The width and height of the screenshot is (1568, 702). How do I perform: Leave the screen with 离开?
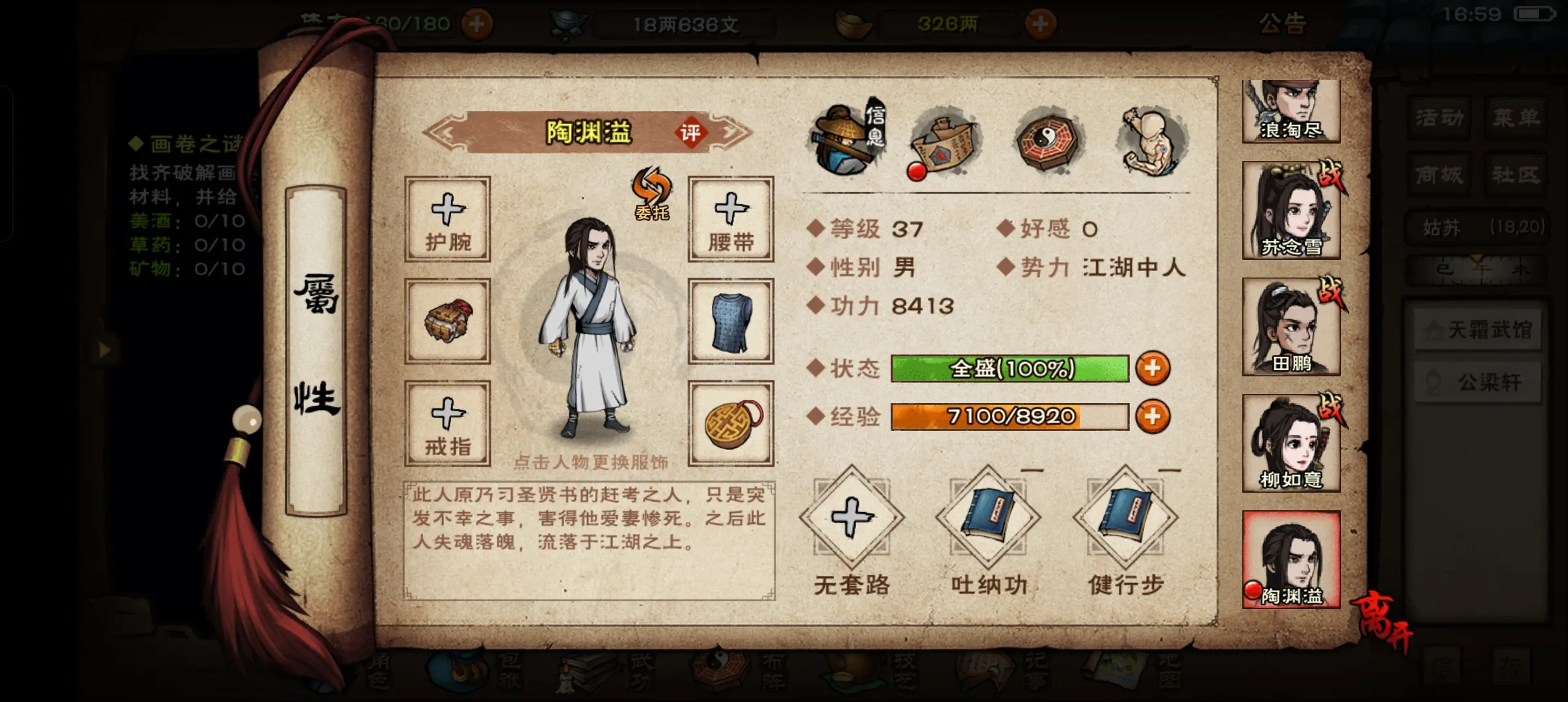coord(1384,621)
